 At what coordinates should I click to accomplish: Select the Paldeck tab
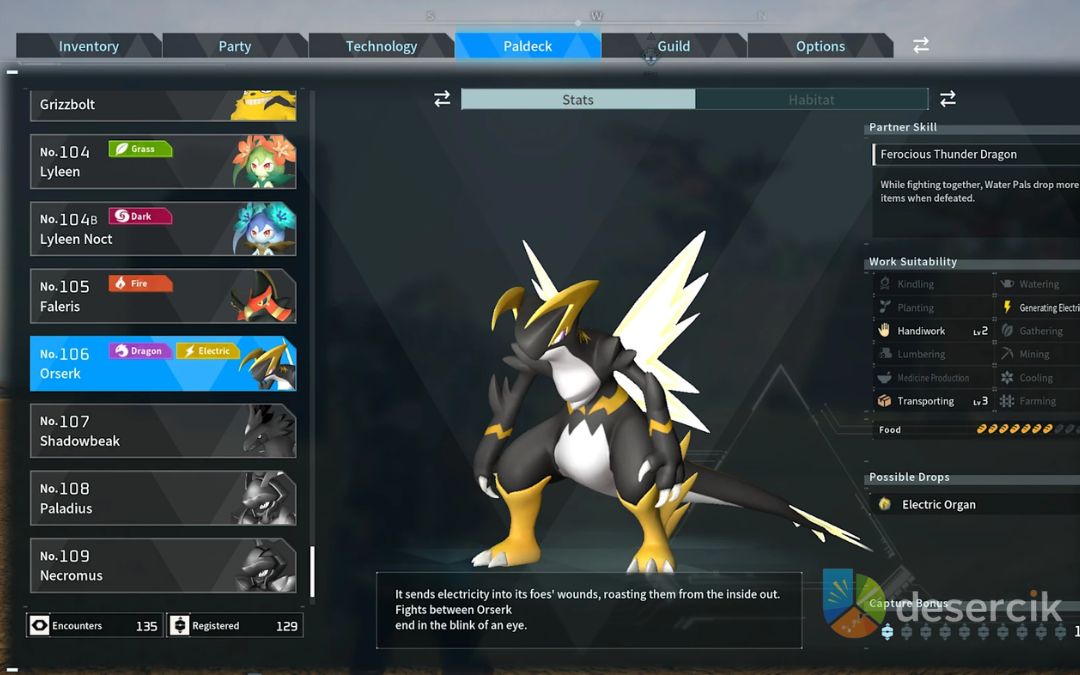pos(527,46)
